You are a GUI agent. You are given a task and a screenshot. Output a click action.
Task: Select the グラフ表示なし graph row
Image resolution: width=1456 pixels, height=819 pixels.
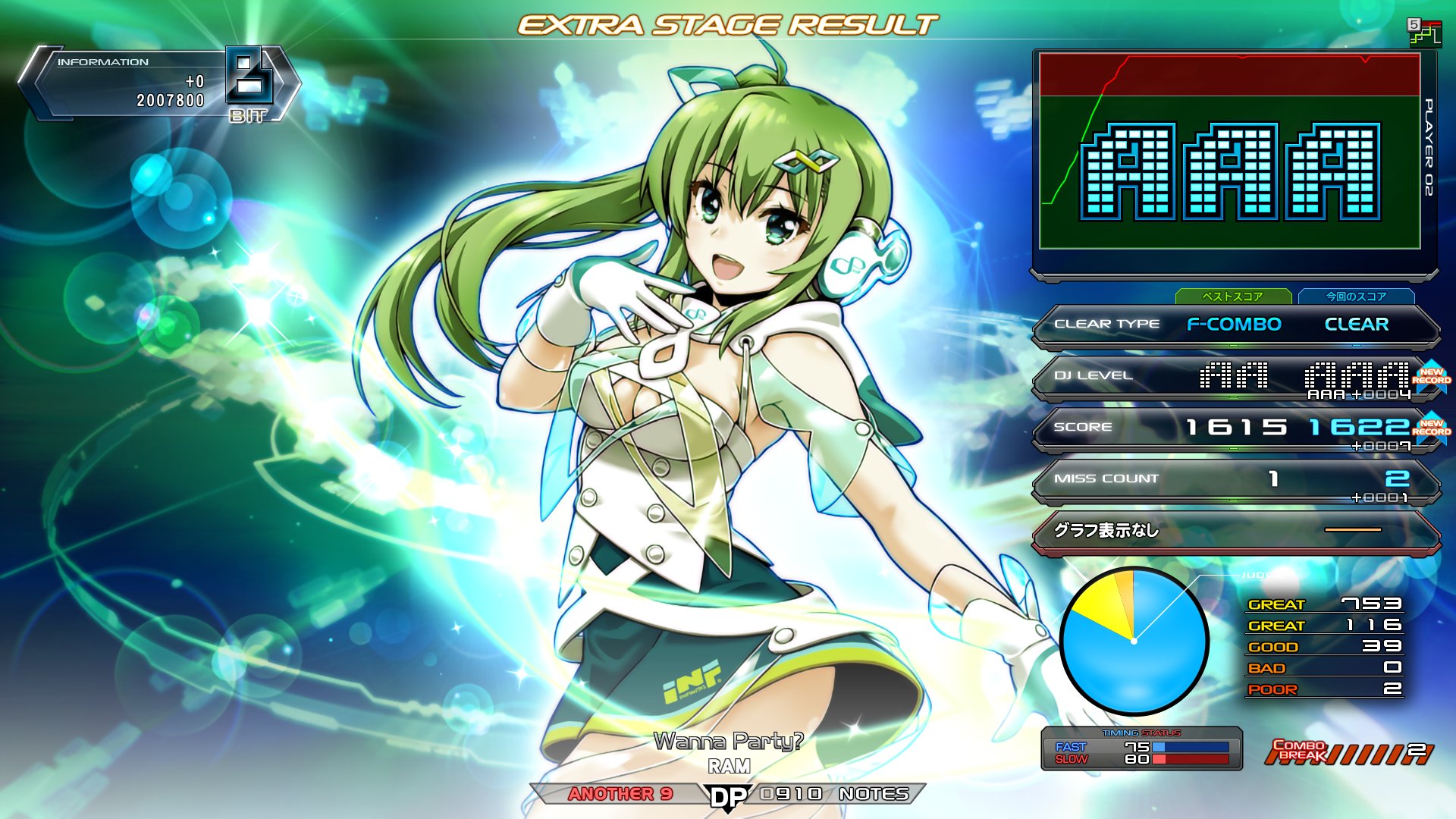tap(1235, 531)
